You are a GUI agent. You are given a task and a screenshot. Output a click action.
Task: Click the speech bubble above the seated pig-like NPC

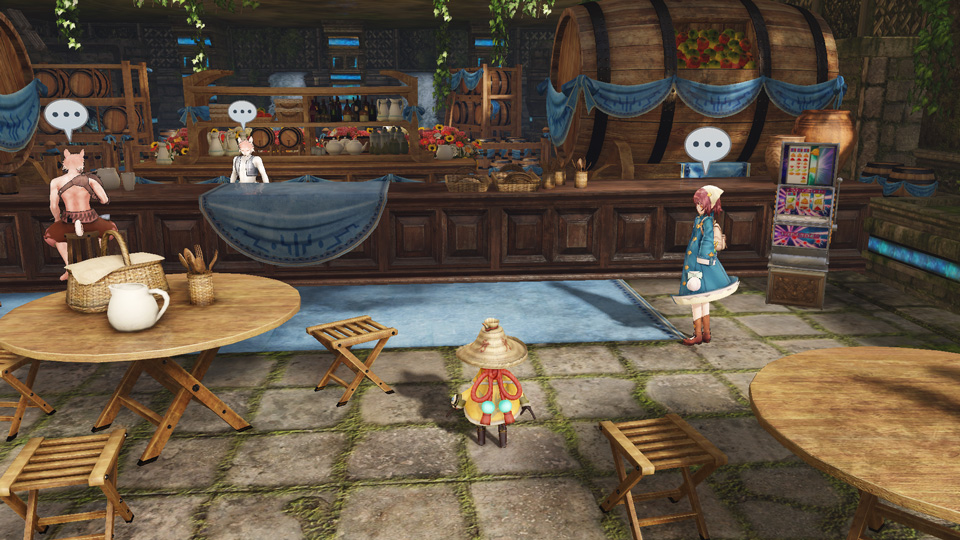[66, 117]
